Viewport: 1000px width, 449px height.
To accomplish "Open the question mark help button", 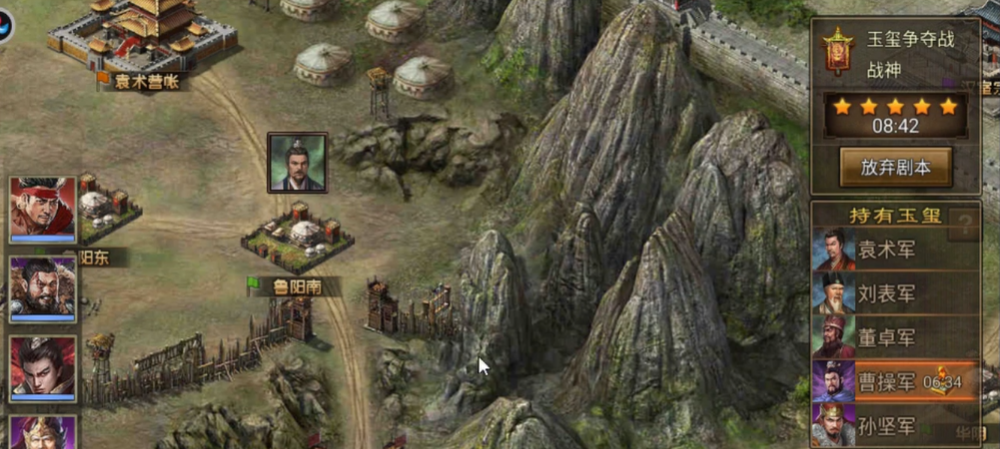I will pyautogui.click(x=964, y=223).
